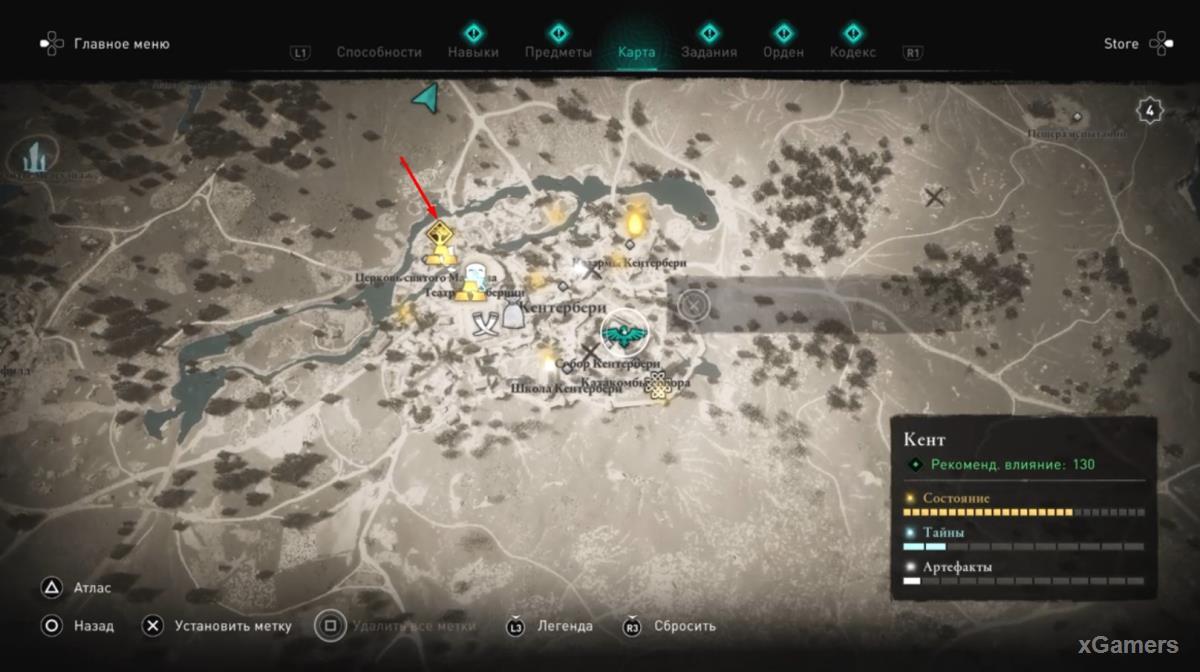This screenshot has width=1200, height=672.
Task: Switch to the Орден tab
Action: 783,52
